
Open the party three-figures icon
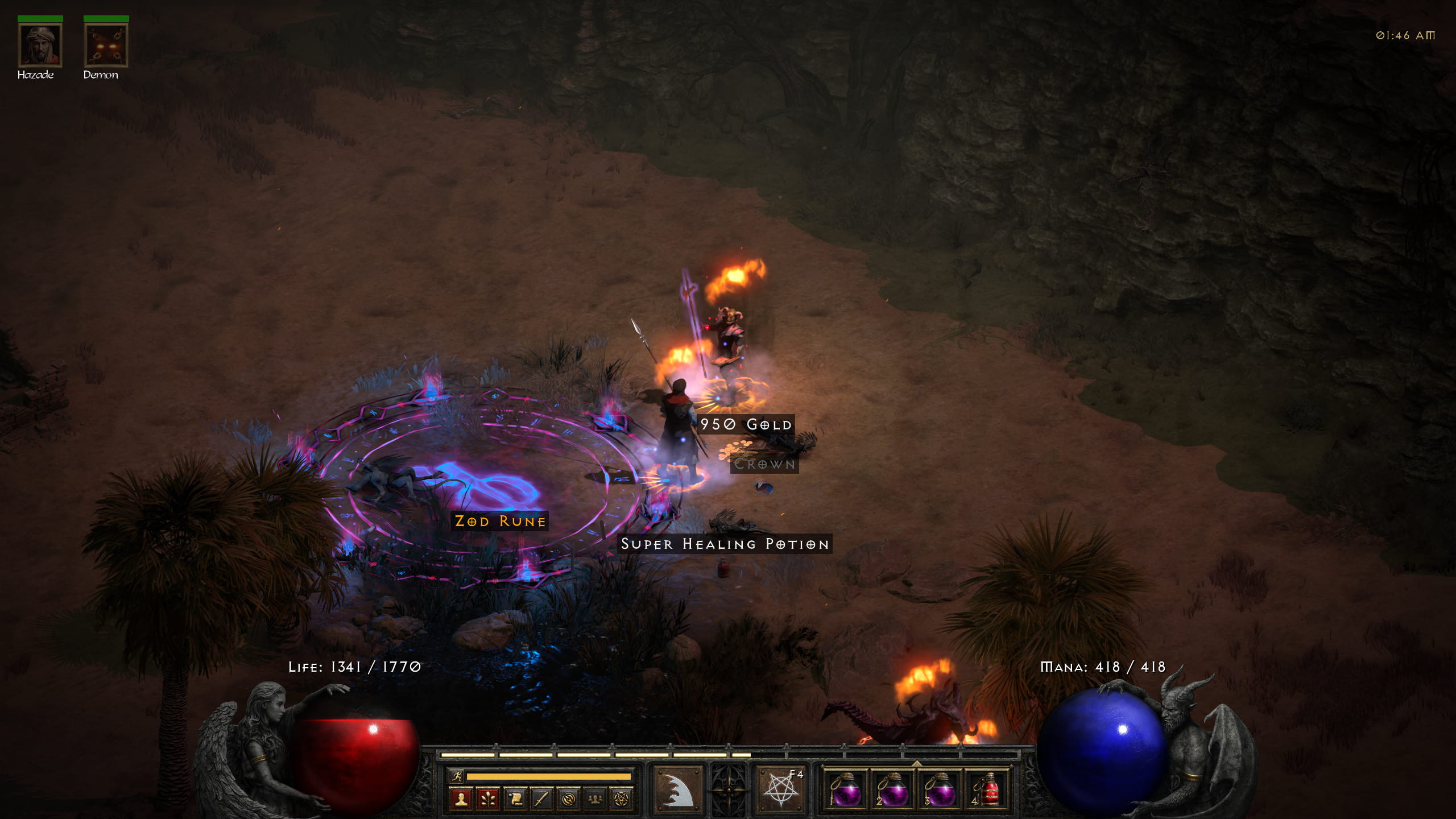(595, 800)
